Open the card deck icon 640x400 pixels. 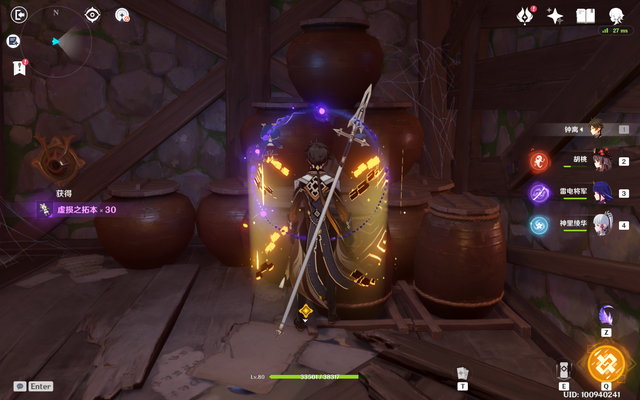[462, 372]
